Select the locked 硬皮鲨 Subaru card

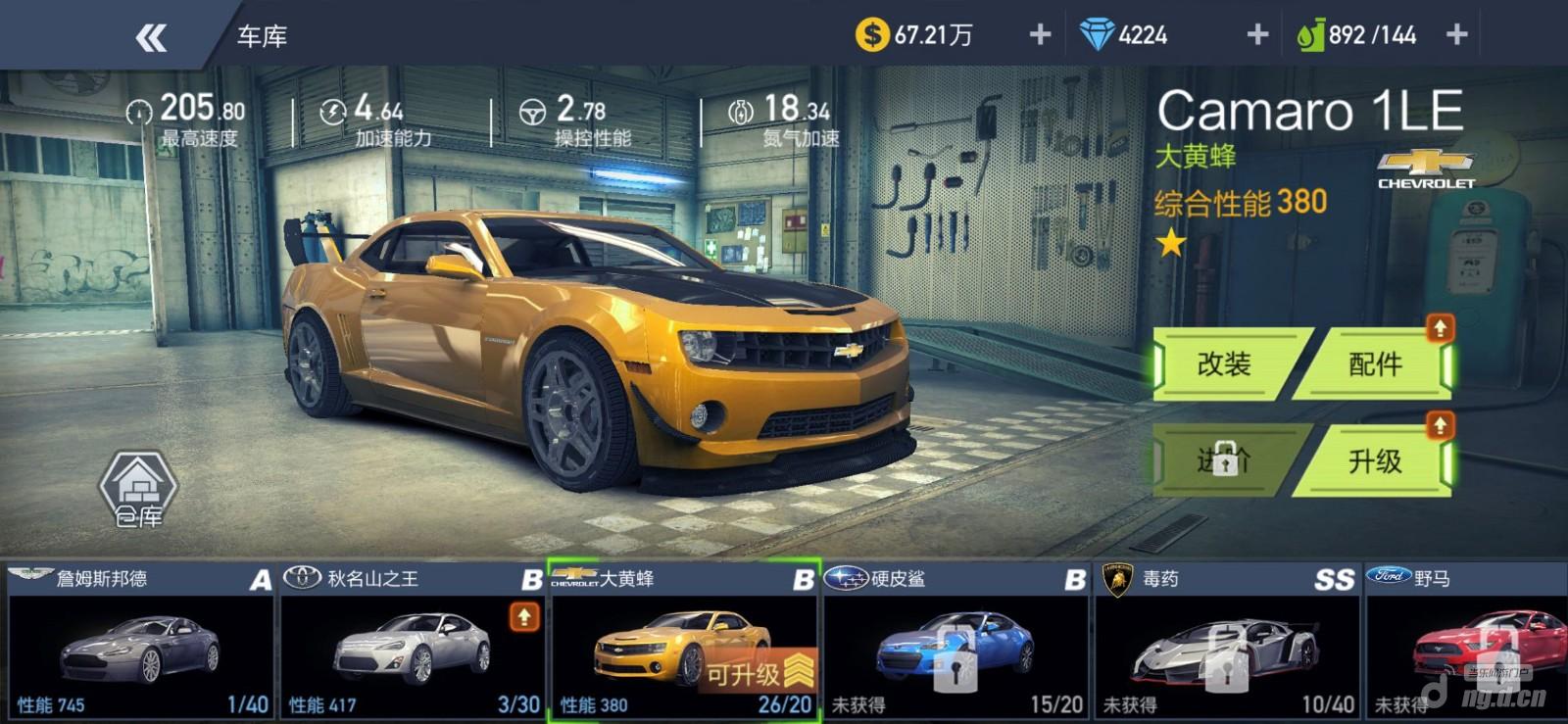click(955, 643)
